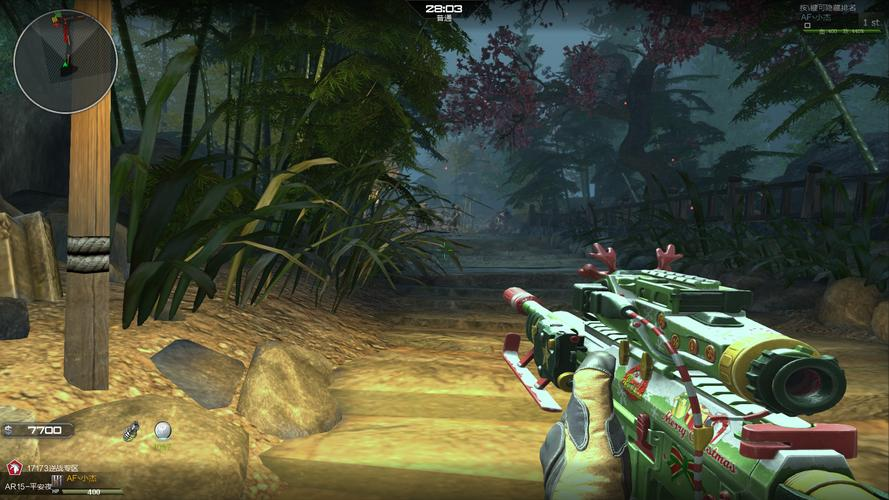Click the red horse team emblem
This screenshot has height=500, width=889.
(14, 468)
